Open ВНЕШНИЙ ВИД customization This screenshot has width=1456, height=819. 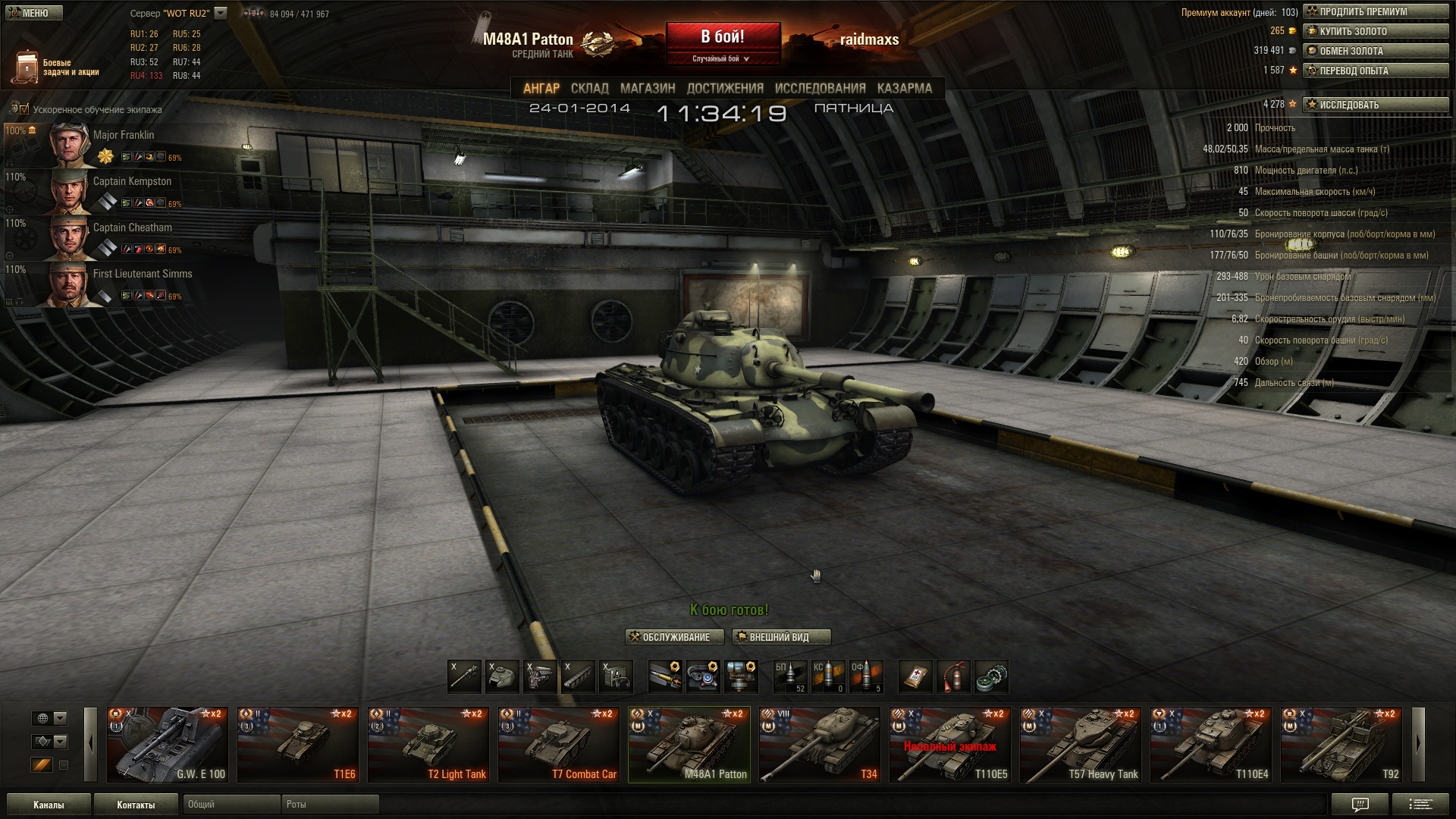(780, 637)
